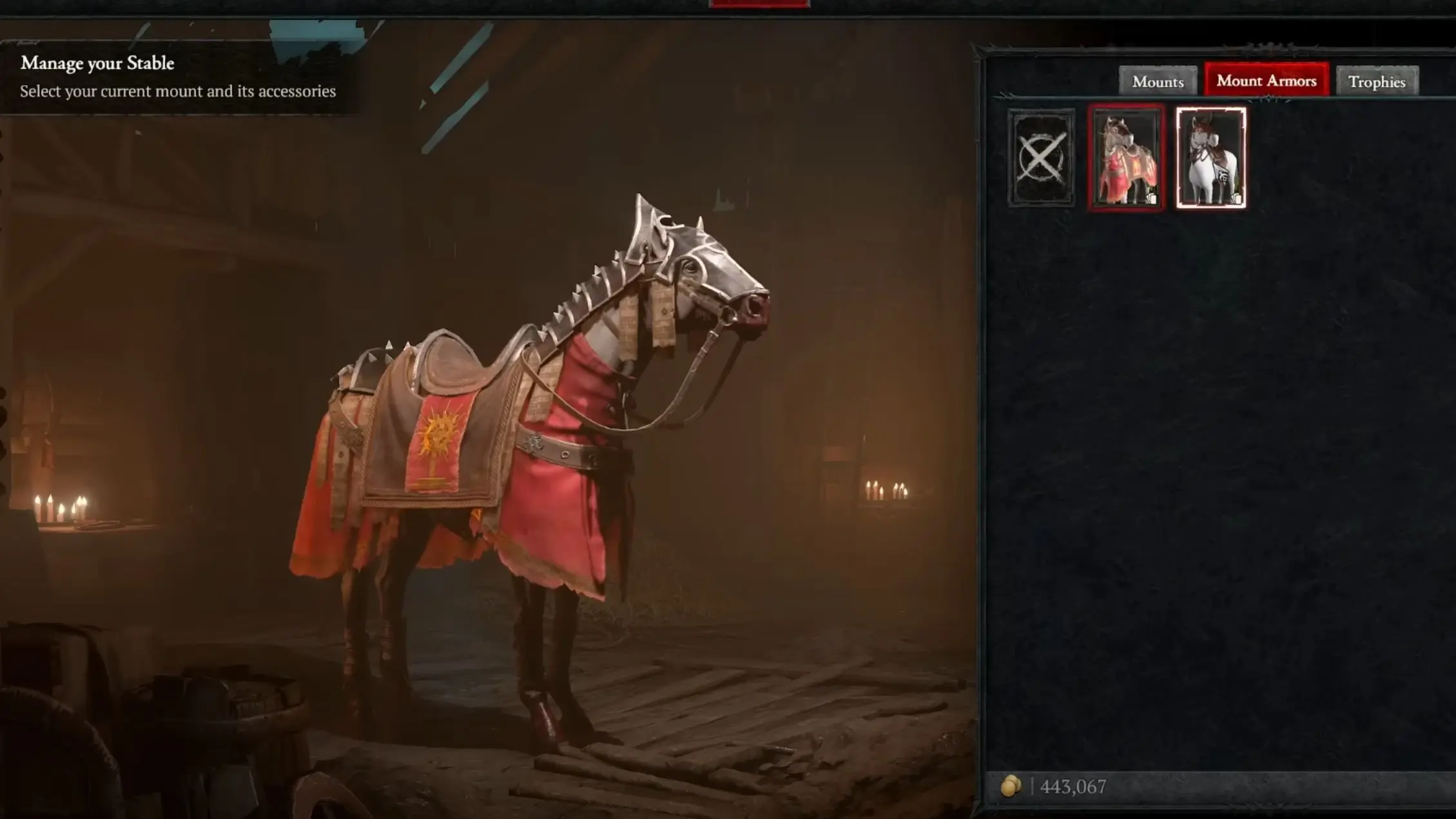This screenshot has width=1456, height=819.
Task: Switch to the Trophies tab
Action: point(1377,82)
